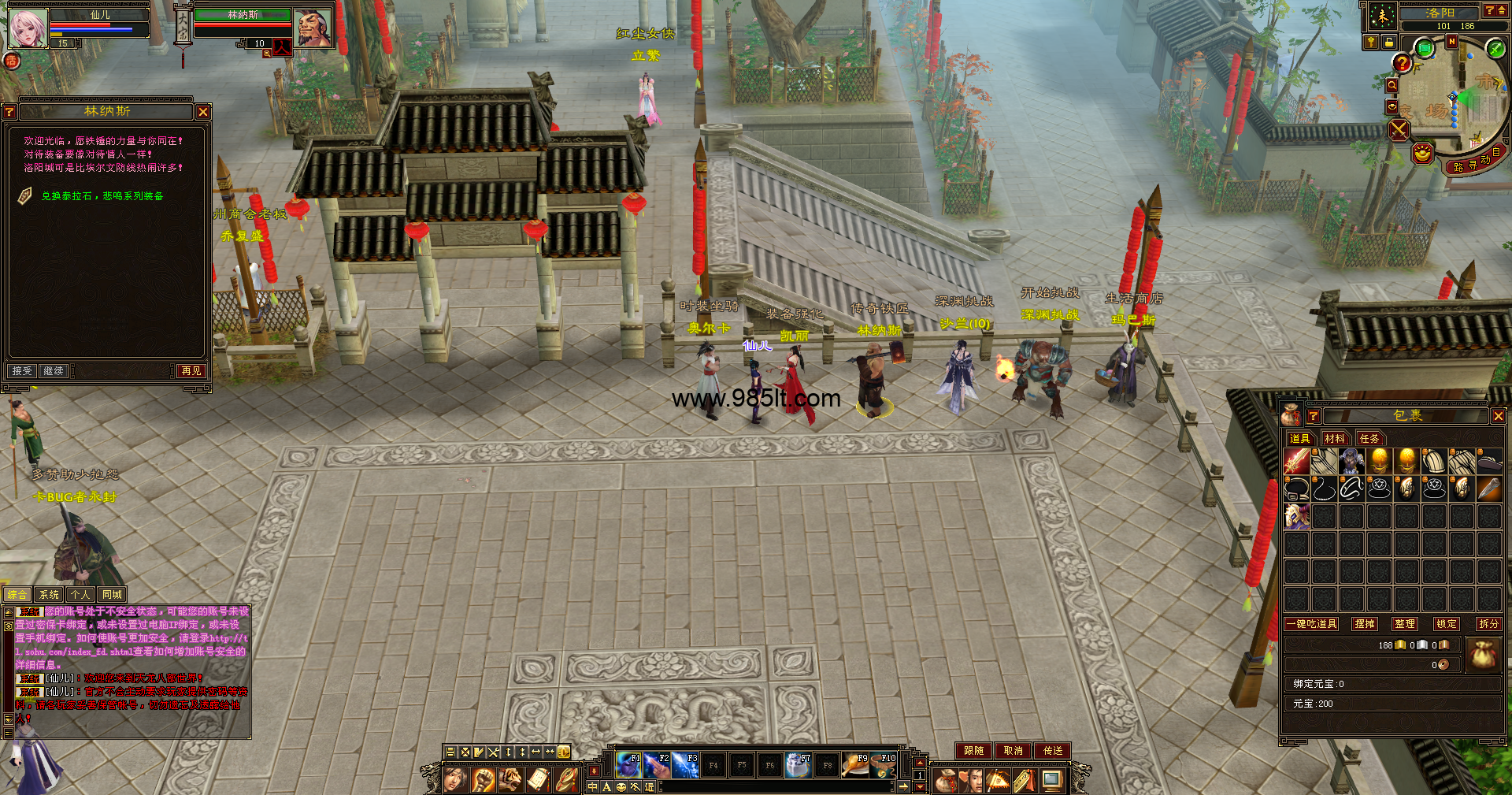Switch chat to the 系统 tab
This screenshot has width=1512, height=795.
49,595
